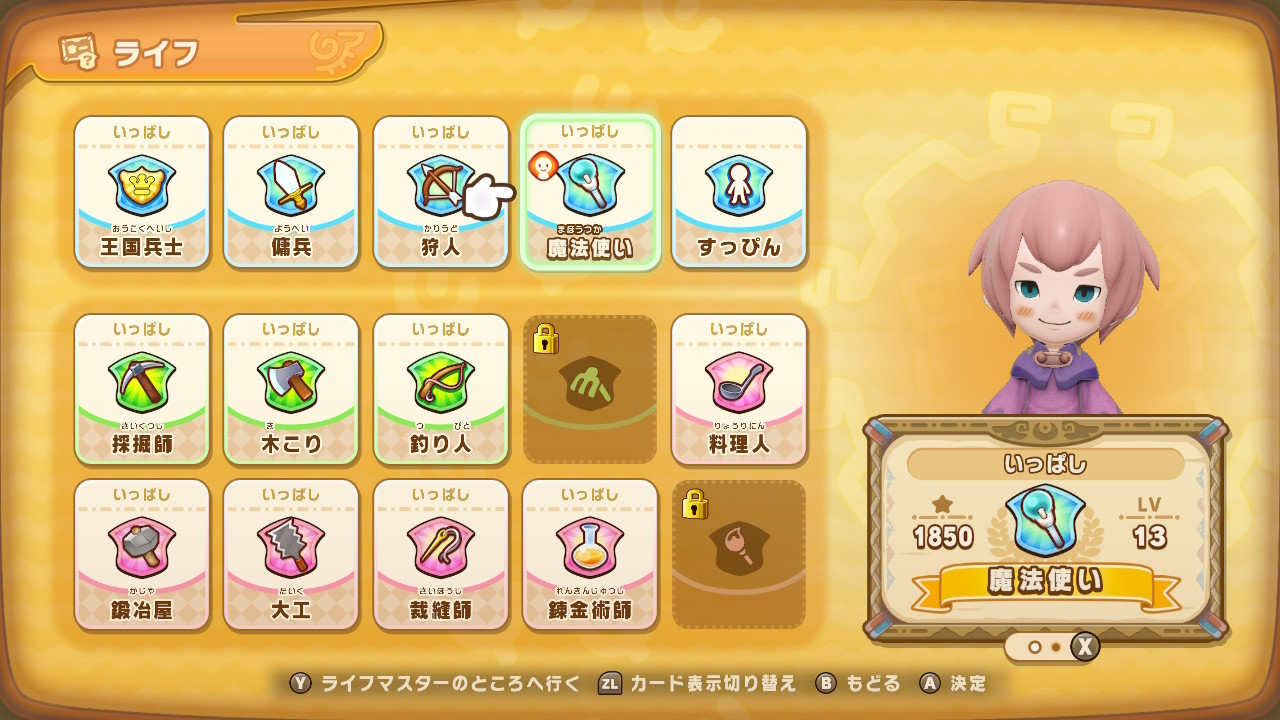Select the 料理人 ladle card

pos(739,389)
